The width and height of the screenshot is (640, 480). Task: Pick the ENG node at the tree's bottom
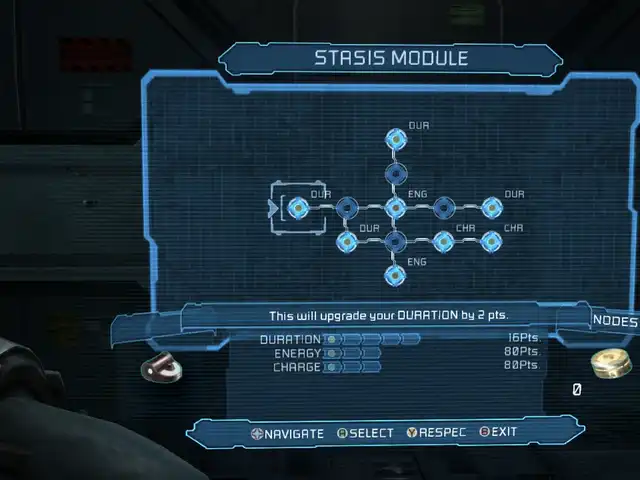(x=395, y=273)
